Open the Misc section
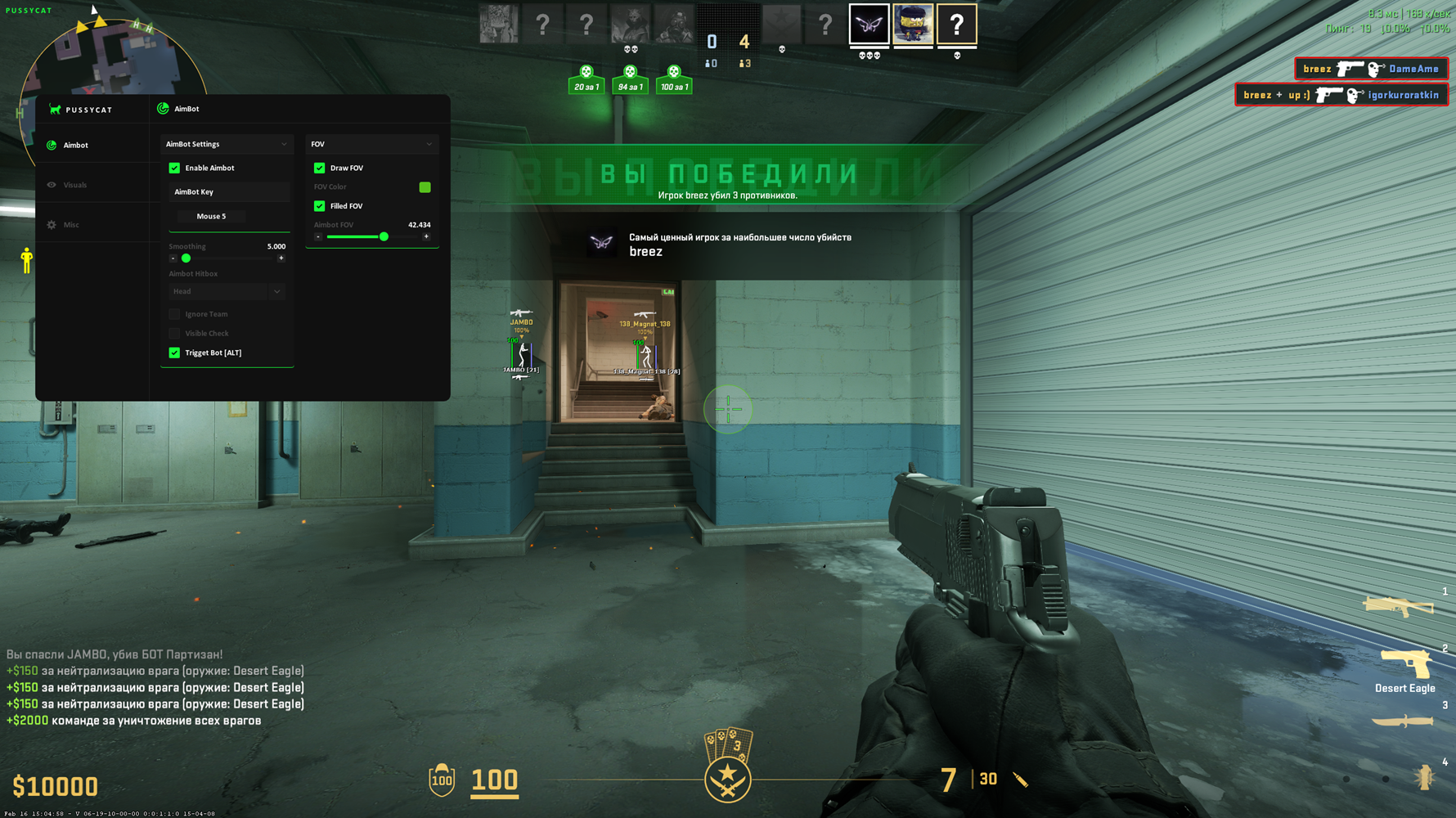1456x818 pixels. click(x=71, y=225)
